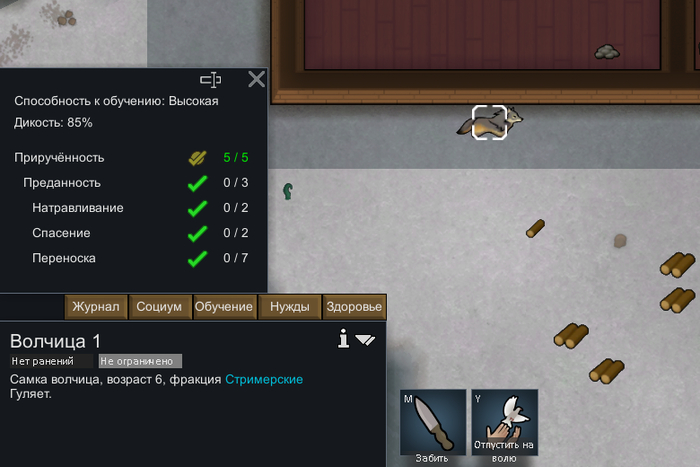Click the down-arrow icon beside the info button
The width and height of the screenshot is (700, 467).
[x=365, y=340]
